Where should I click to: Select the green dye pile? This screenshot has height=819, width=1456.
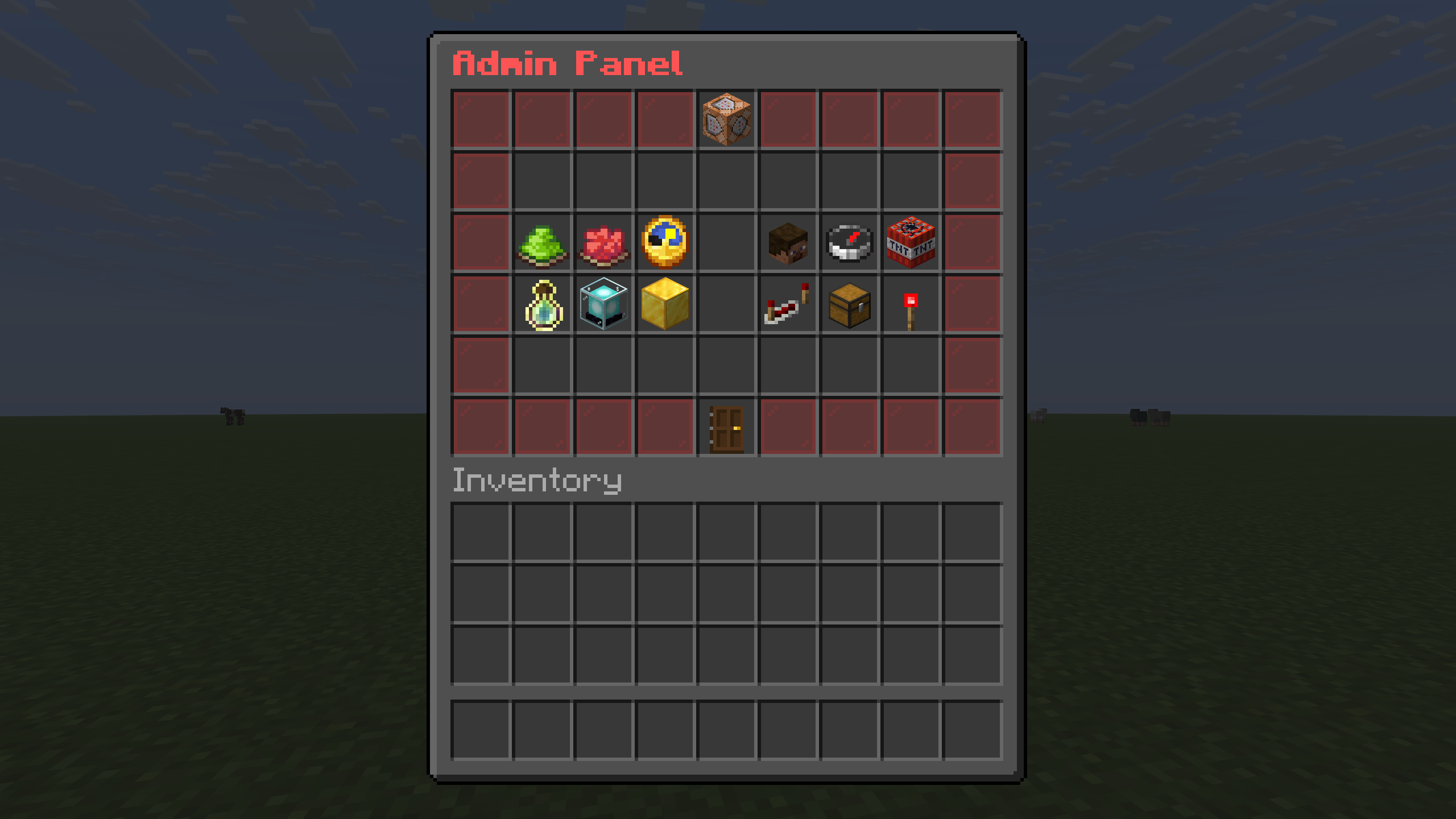tap(542, 242)
